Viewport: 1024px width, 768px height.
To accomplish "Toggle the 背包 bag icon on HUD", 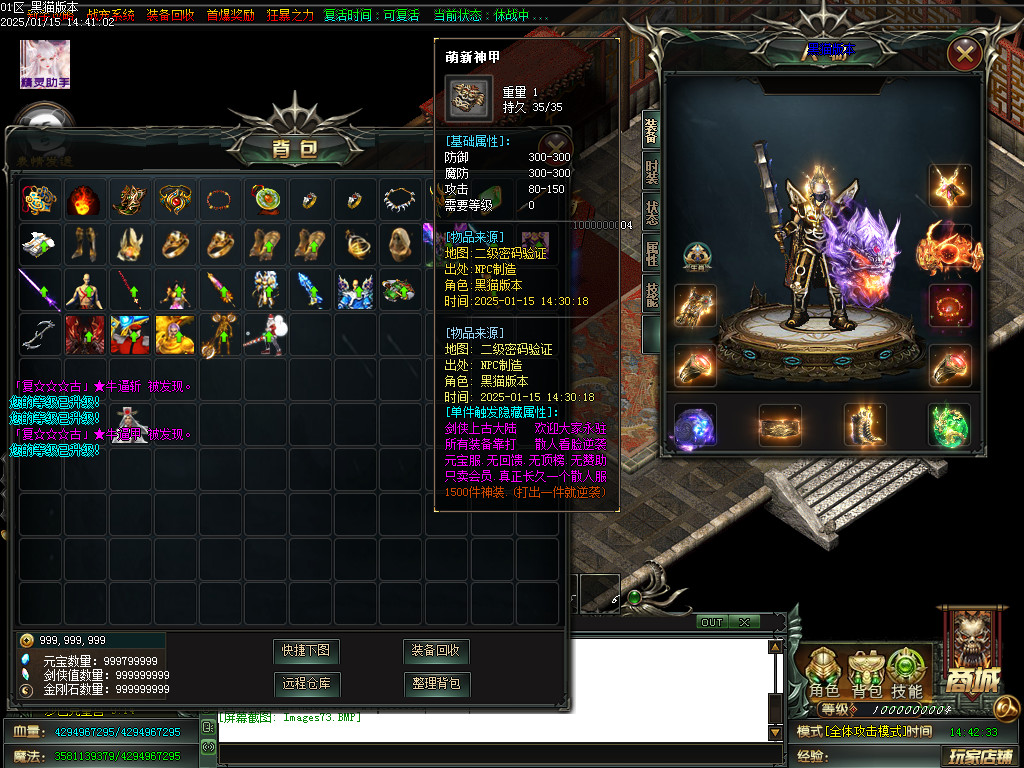I will click(x=865, y=674).
